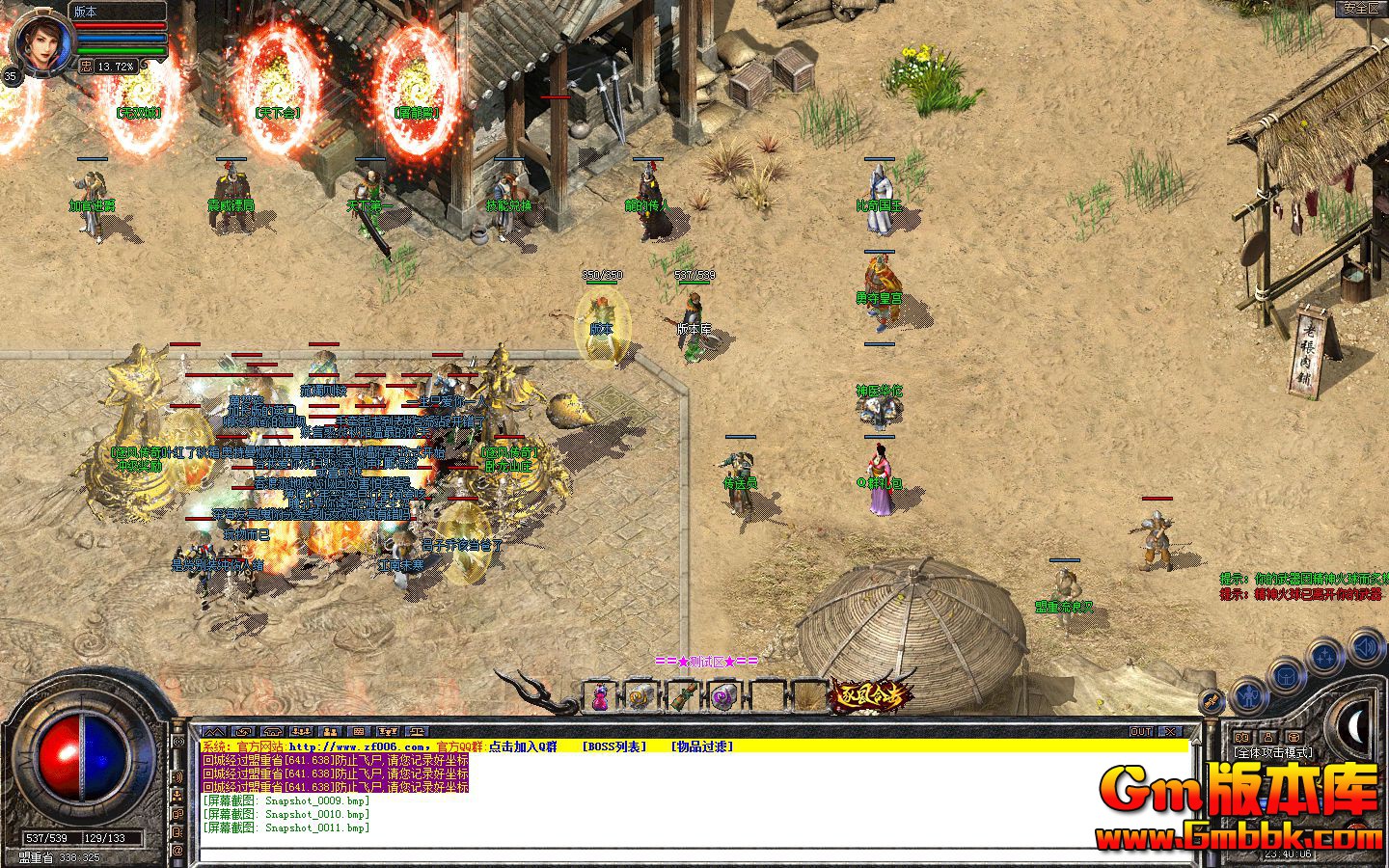Click the OUT button above the chat log
Image resolution: width=1389 pixels, height=868 pixels.
(1141, 731)
